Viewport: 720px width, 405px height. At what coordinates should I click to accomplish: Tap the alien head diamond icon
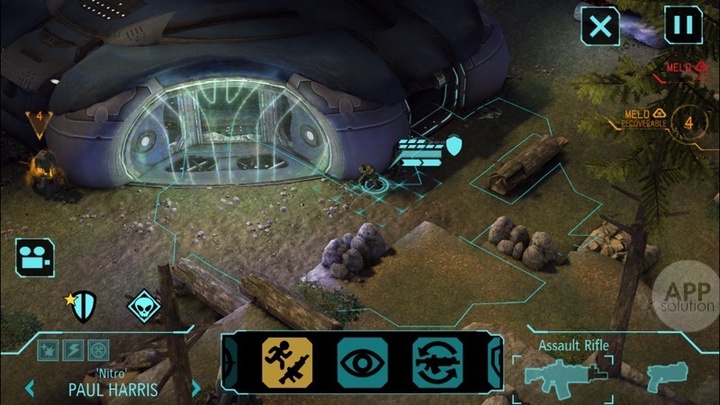pyautogui.click(x=144, y=305)
